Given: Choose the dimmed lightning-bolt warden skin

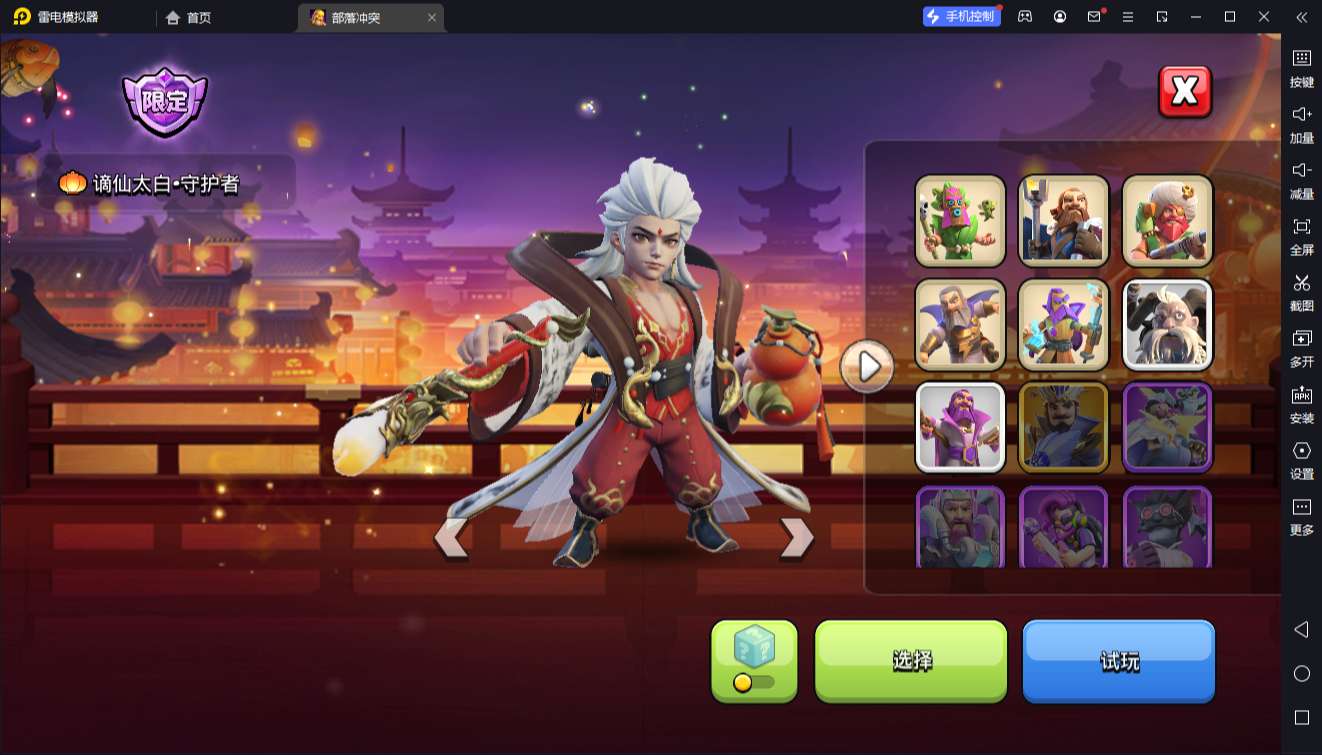Looking at the screenshot, I should point(1167,427).
